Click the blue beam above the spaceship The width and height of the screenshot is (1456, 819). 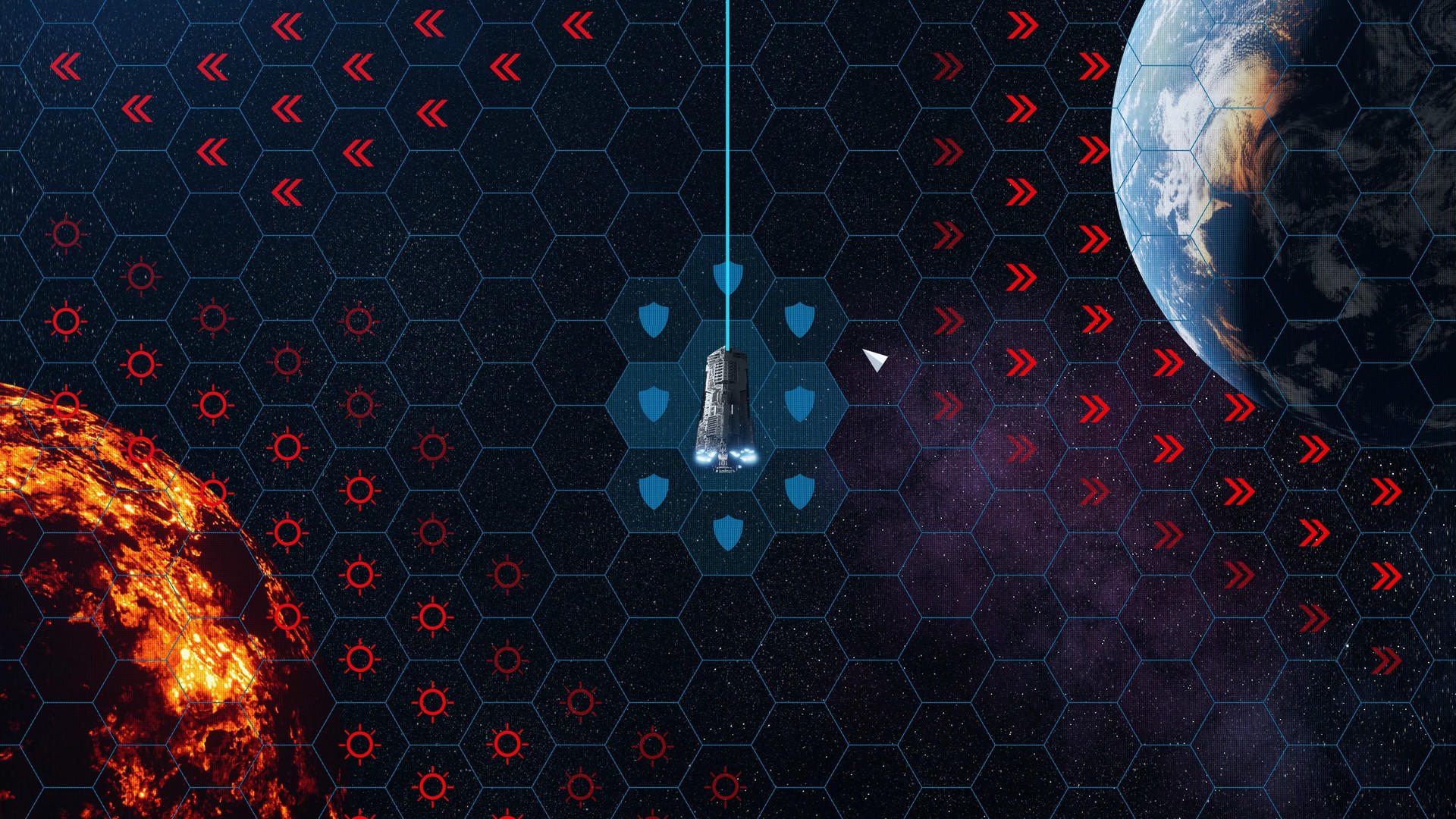click(x=727, y=152)
